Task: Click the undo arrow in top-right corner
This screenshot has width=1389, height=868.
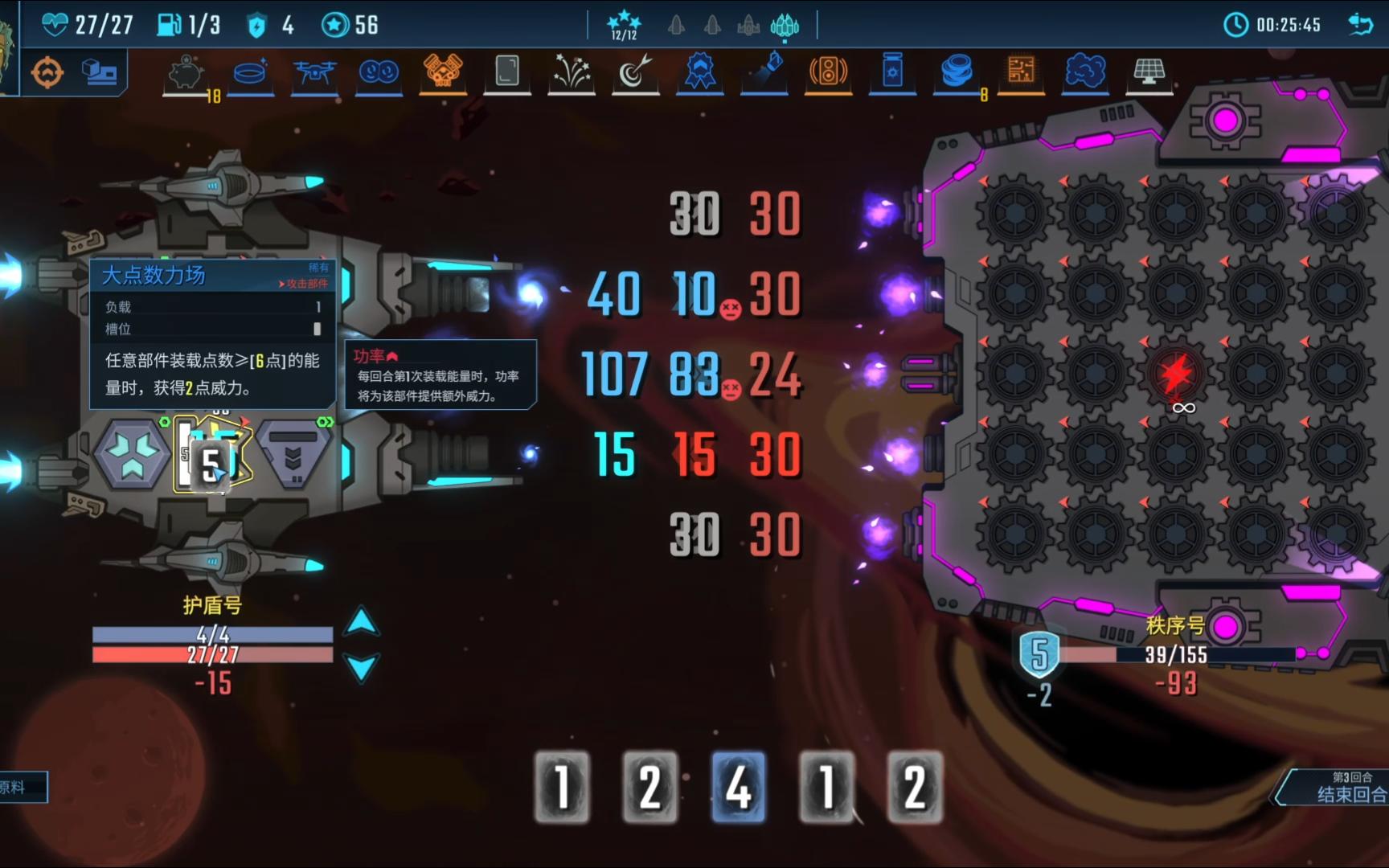Action: (x=1360, y=25)
